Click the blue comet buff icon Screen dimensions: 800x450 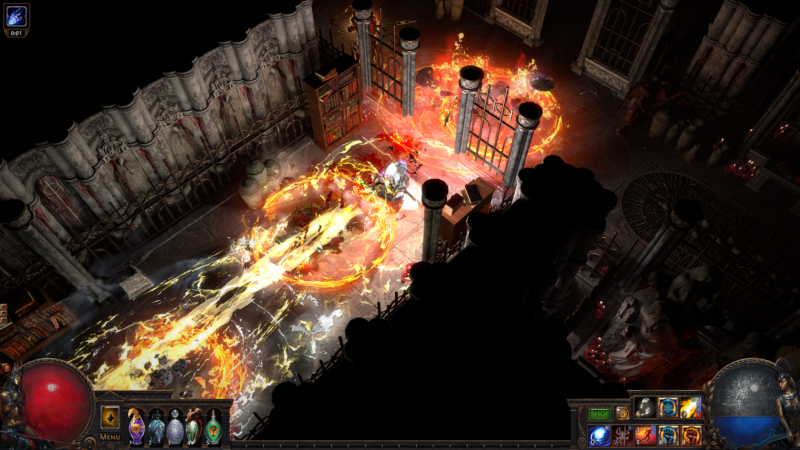click(16, 15)
